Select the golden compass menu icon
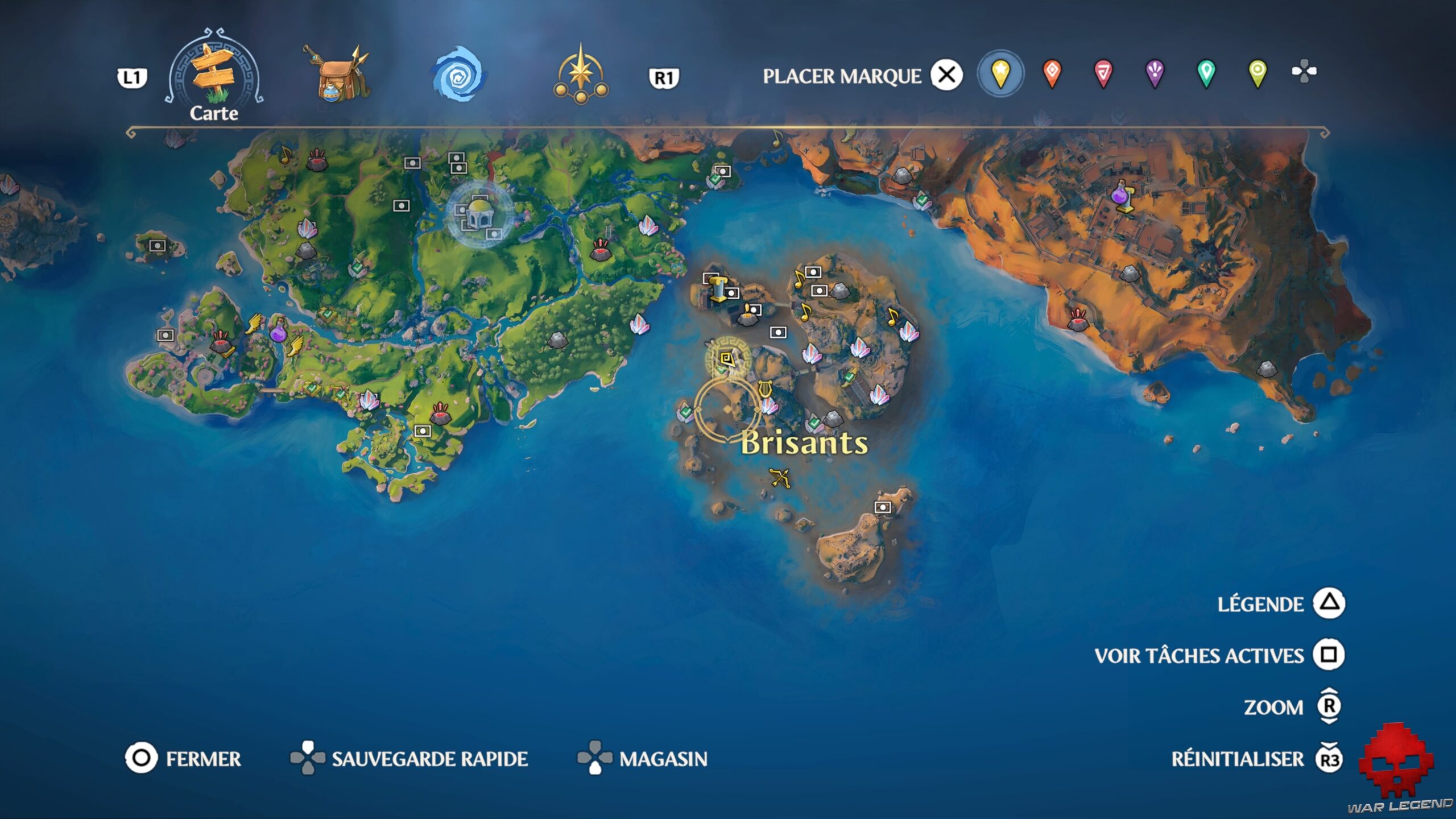Screen dimensions: 1456x819 pos(580,74)
